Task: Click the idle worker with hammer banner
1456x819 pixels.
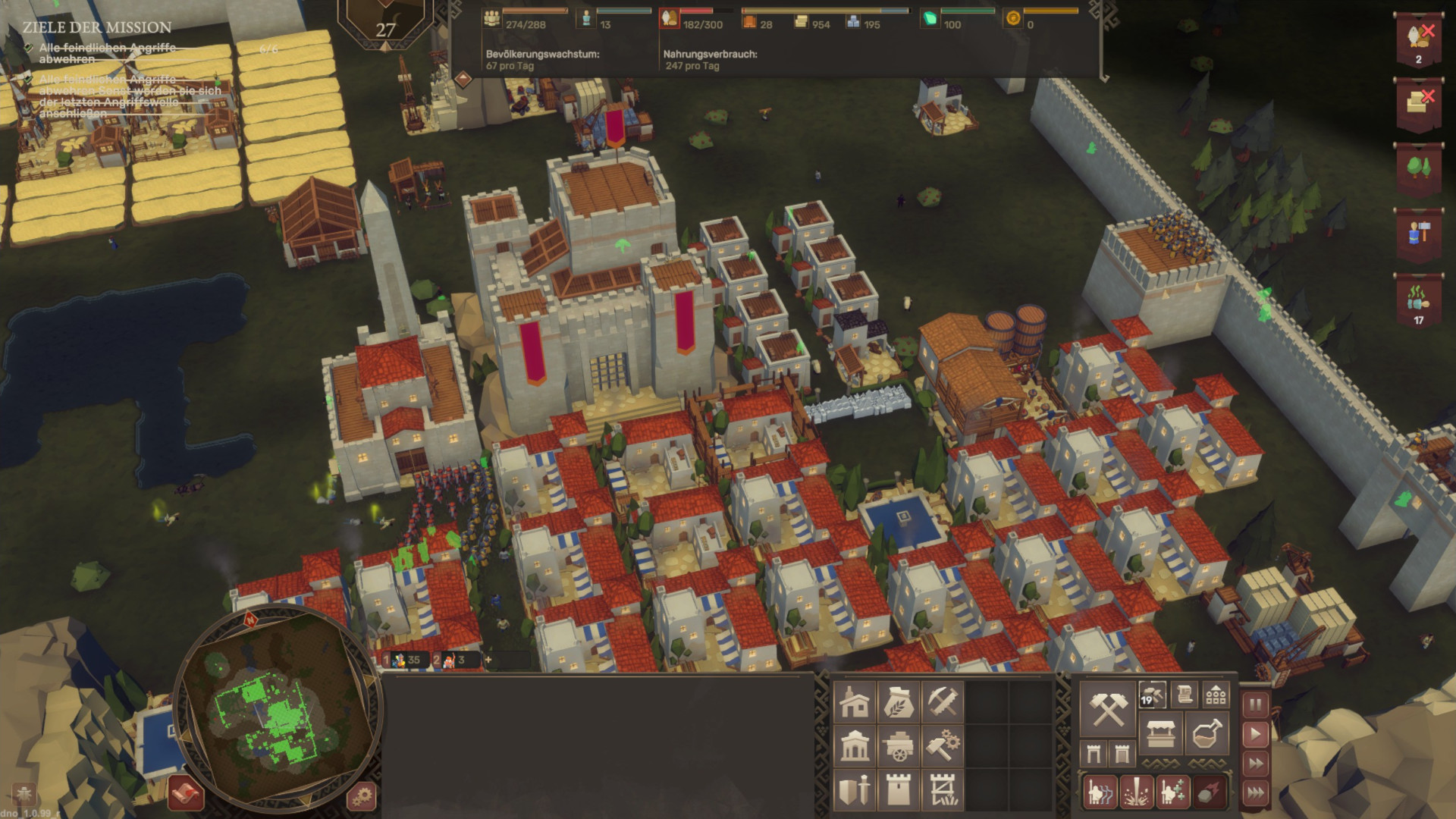Action: coord(1418,234)
